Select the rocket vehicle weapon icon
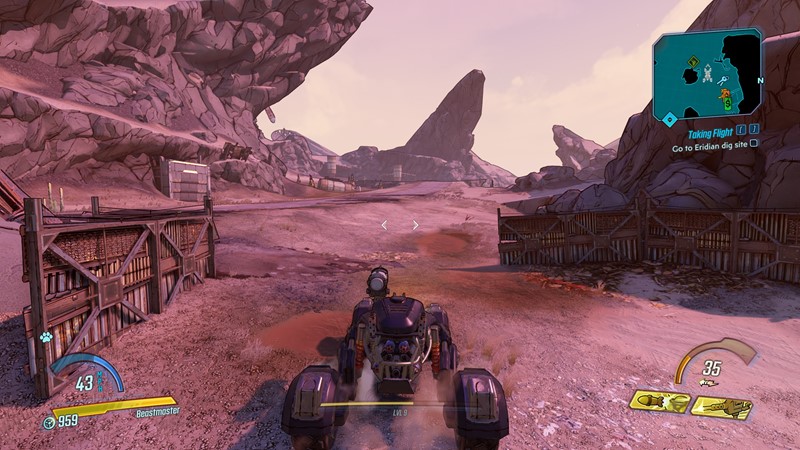The width and height of the screenshot is (800, 450). (660, 403)
